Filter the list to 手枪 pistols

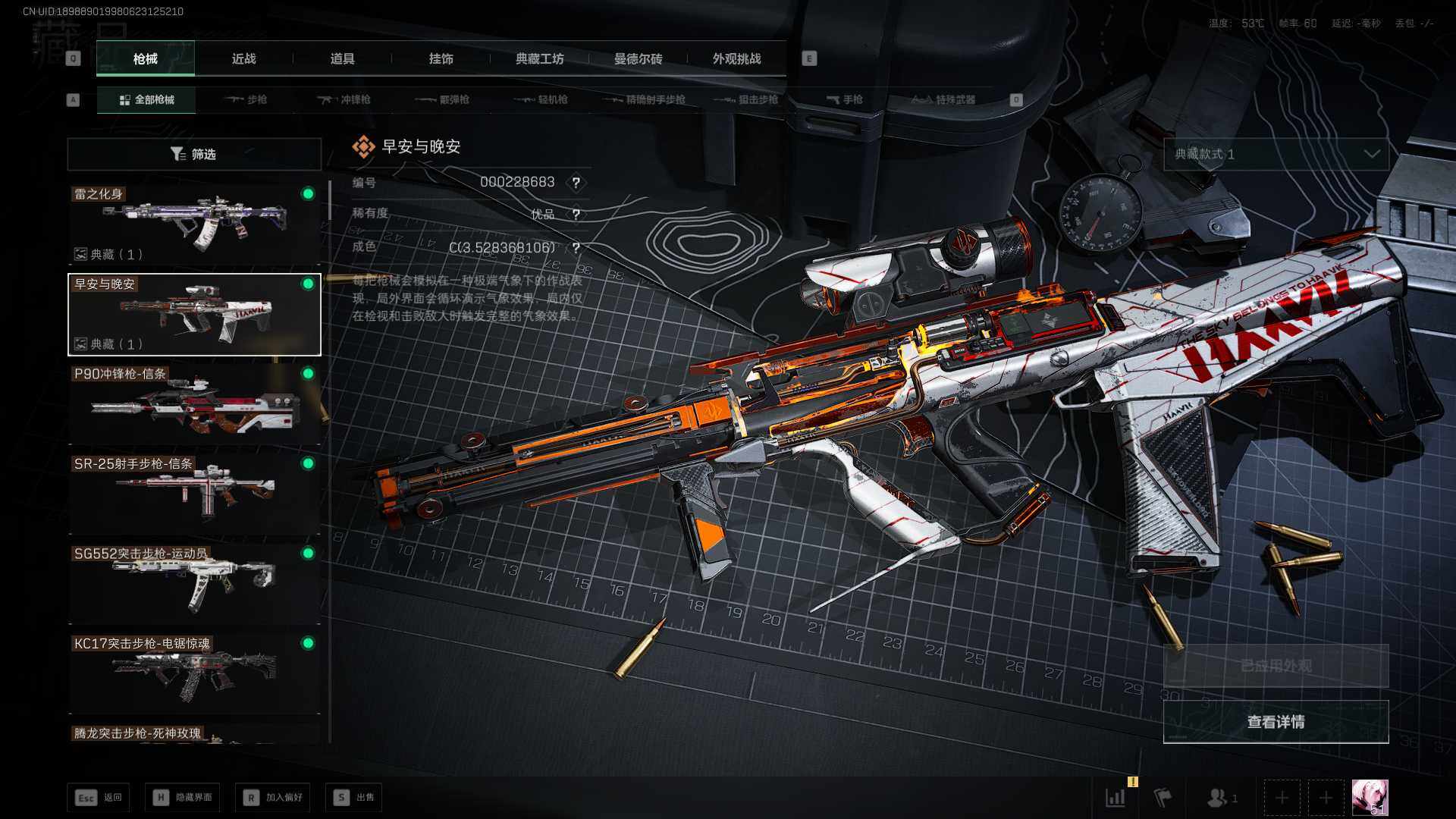[844, 99]
